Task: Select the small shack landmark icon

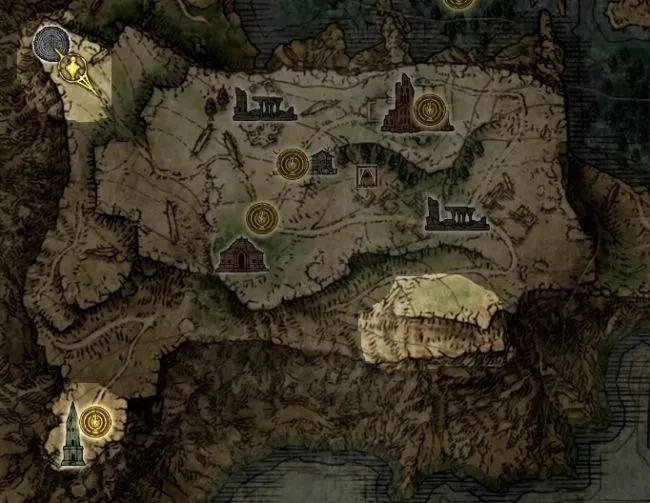Action: pyautogui.click(x=323, y=162)
